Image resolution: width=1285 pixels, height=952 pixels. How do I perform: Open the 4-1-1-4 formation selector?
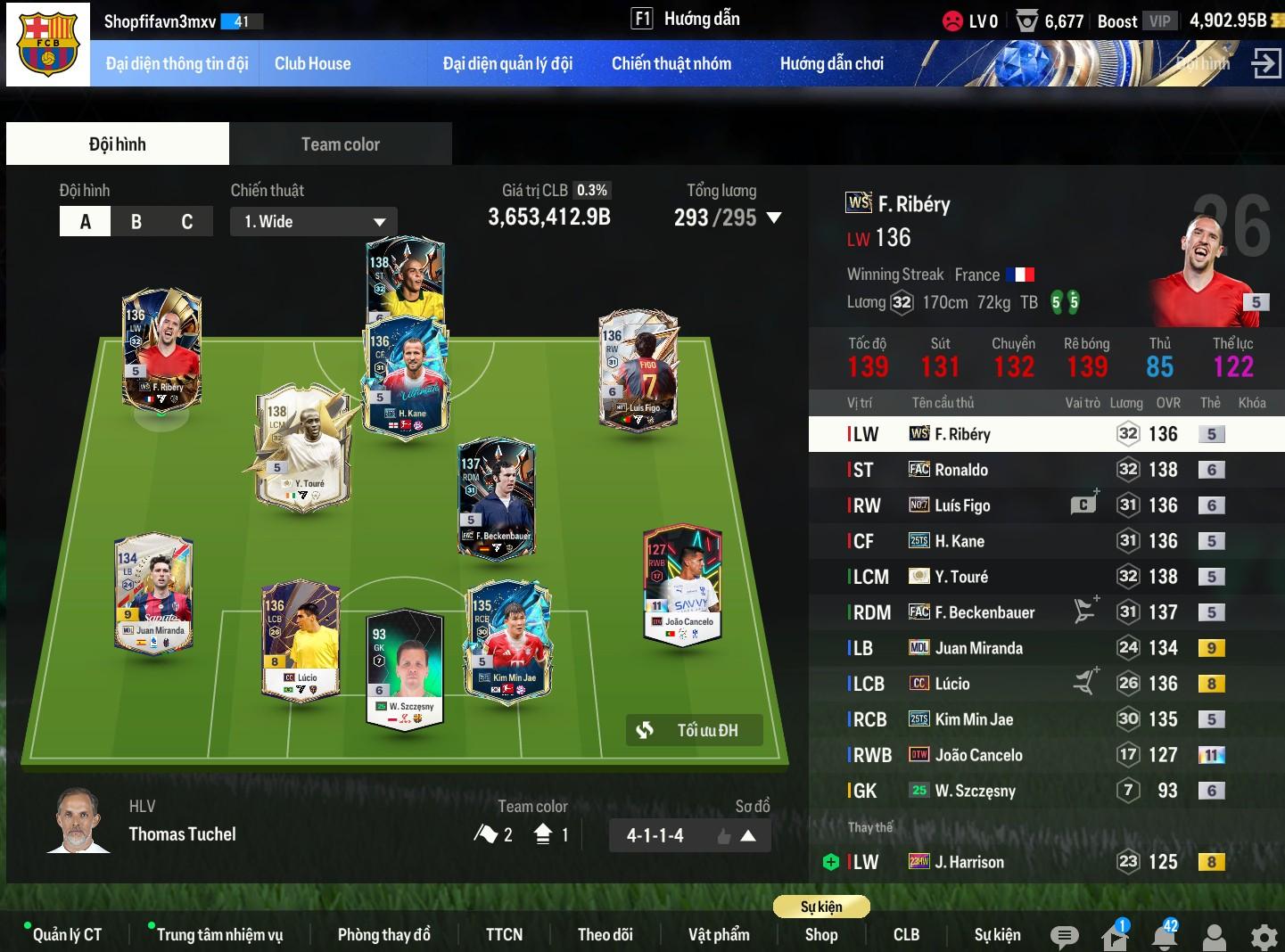[x=689, y=835]
